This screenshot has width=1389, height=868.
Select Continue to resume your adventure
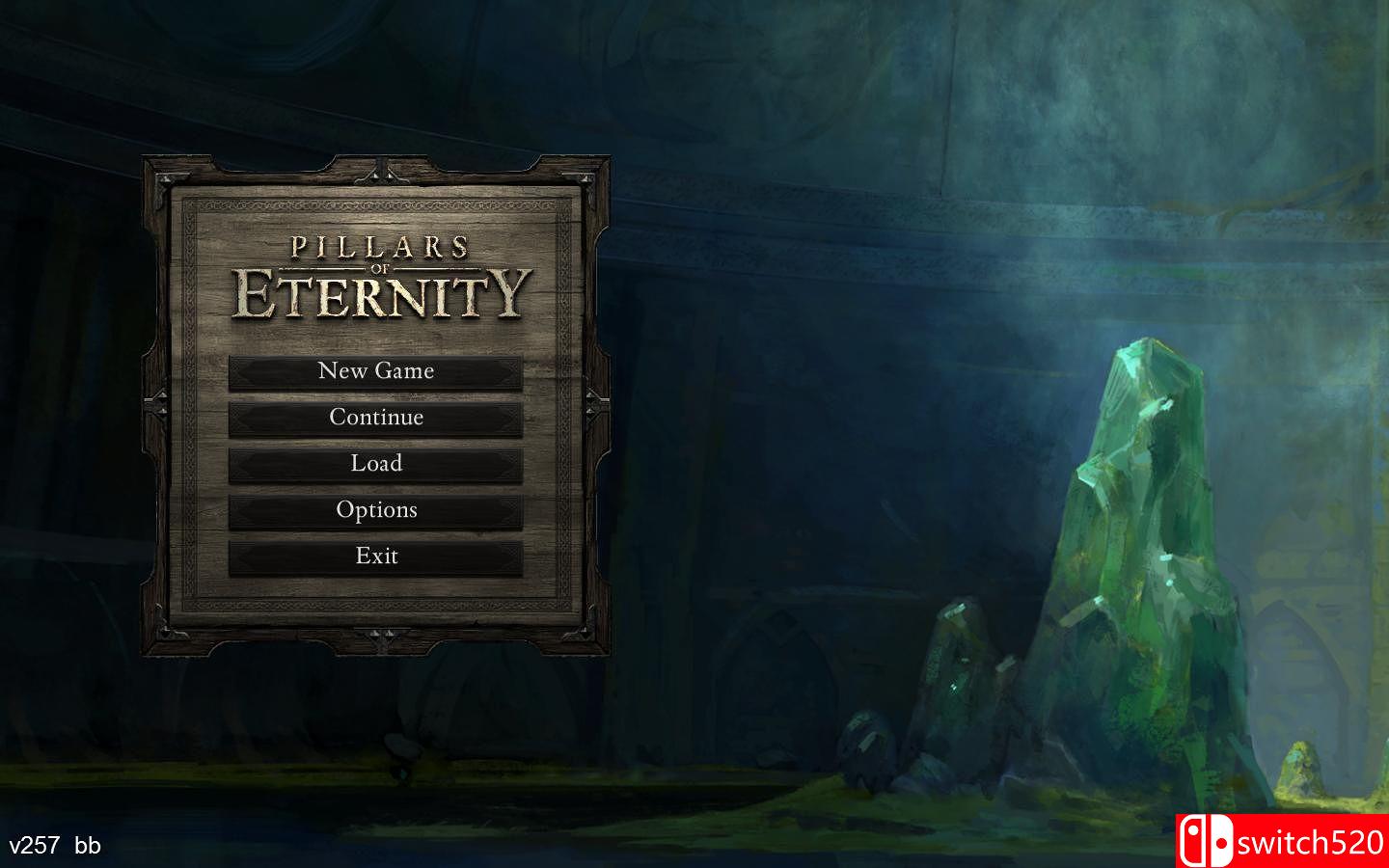pyautogui.click(x=378, y=418)
